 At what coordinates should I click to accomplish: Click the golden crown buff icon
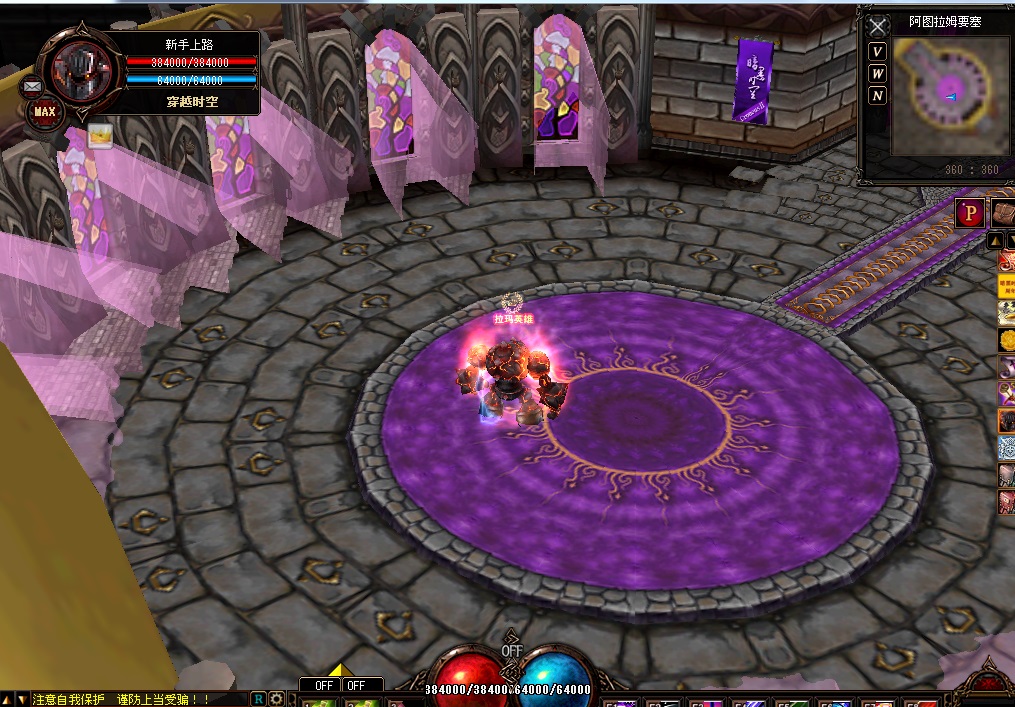(x=99, y=135)
